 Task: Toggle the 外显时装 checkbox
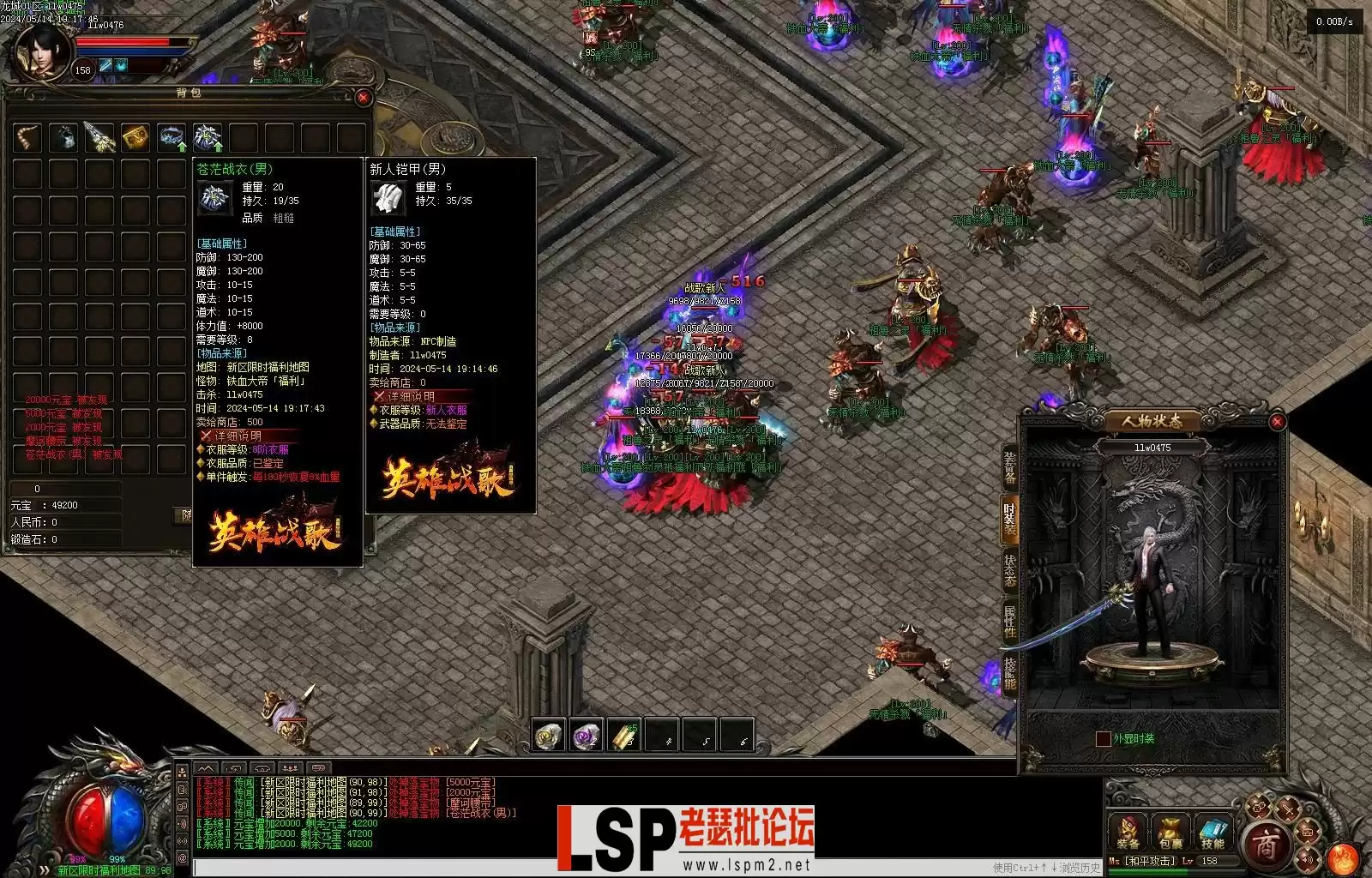(x=1103, y=738)
